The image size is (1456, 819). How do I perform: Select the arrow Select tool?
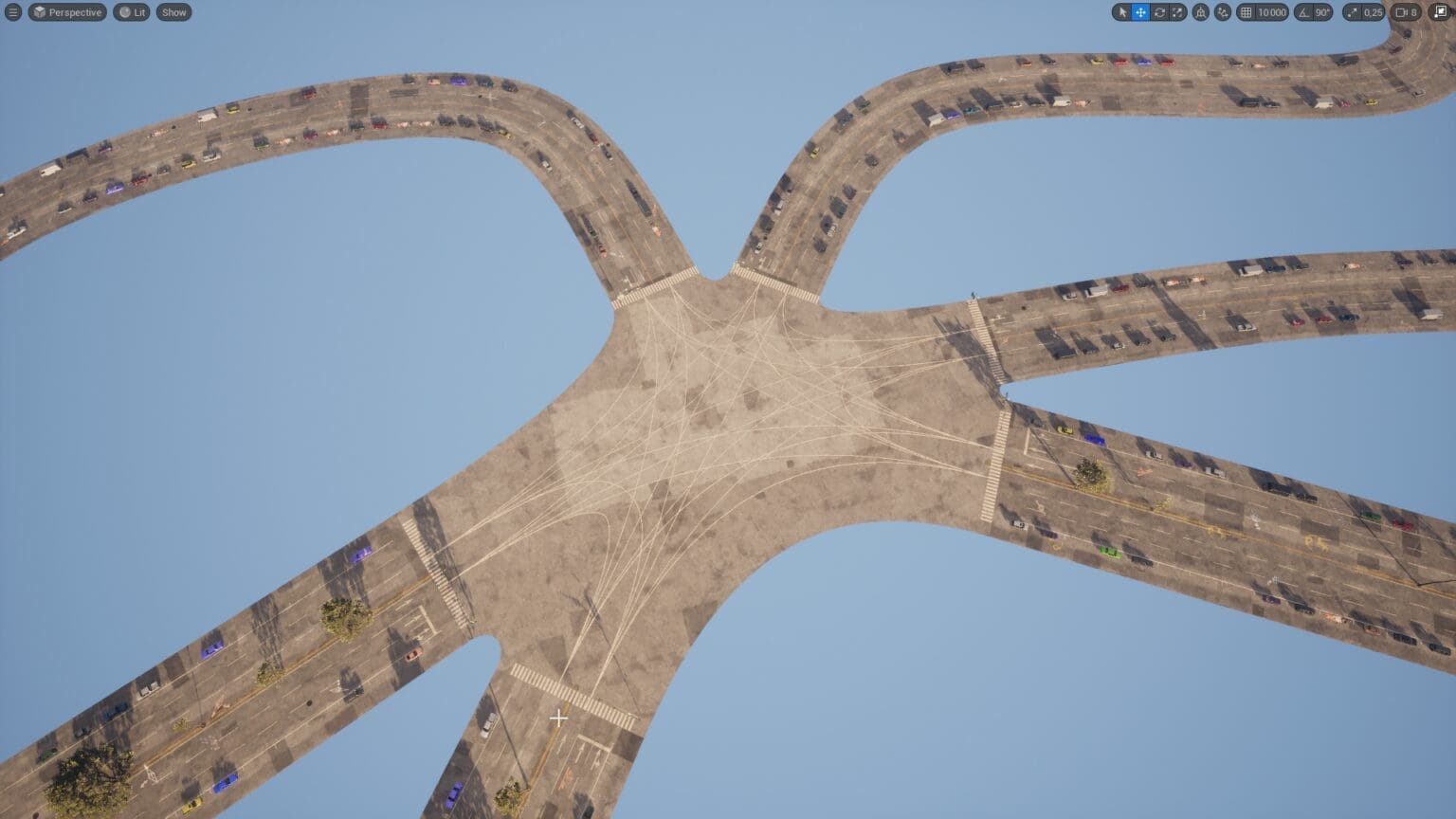[1123, 12]
